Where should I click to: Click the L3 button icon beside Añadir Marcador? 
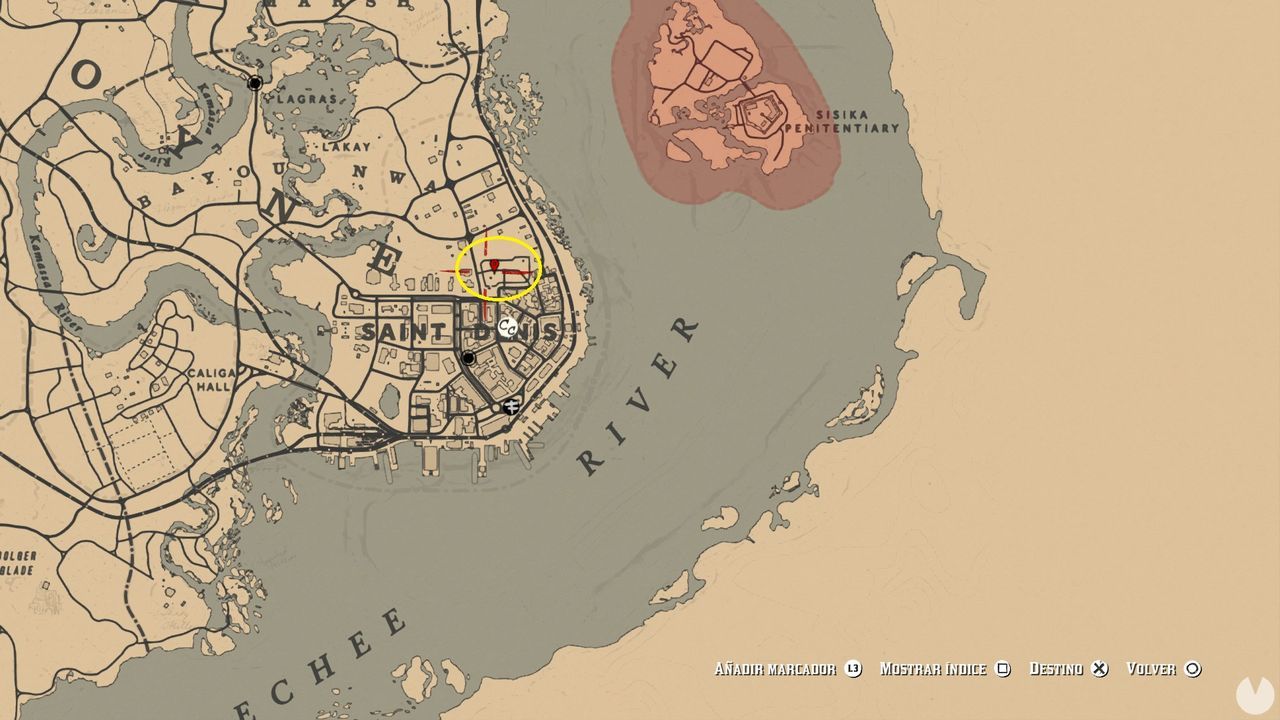(x=852, y=668)
